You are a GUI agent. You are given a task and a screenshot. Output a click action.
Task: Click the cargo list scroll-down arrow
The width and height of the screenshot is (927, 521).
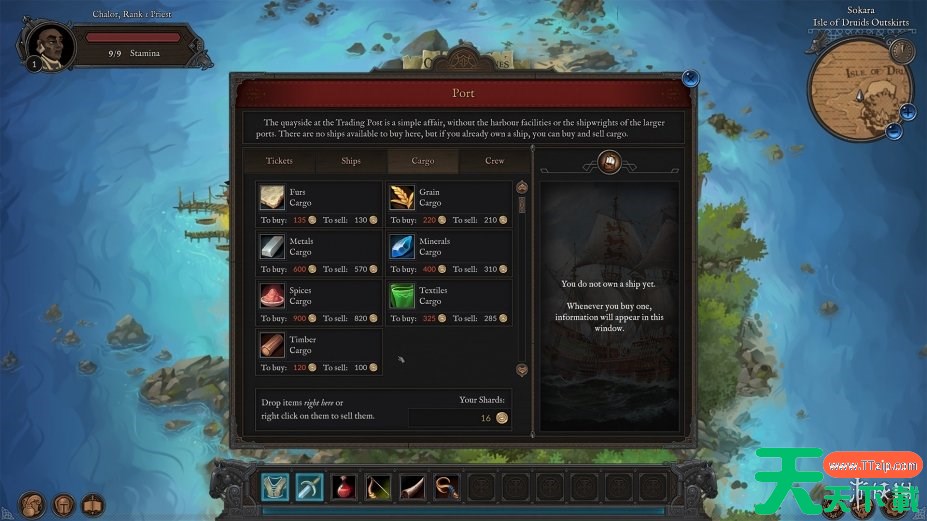point(521,370)
